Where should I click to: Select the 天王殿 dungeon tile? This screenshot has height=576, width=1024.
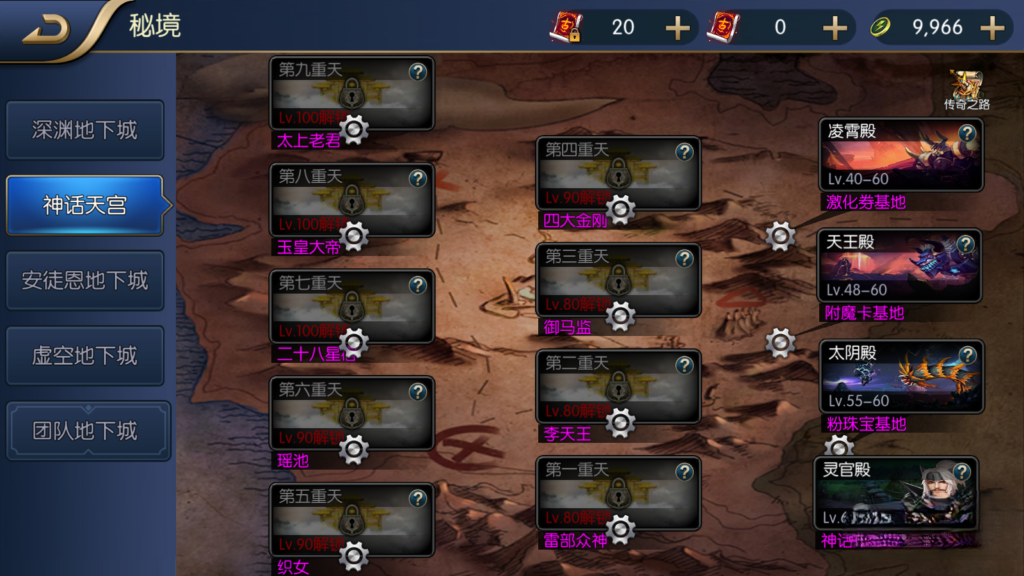(x=900, y=266)
